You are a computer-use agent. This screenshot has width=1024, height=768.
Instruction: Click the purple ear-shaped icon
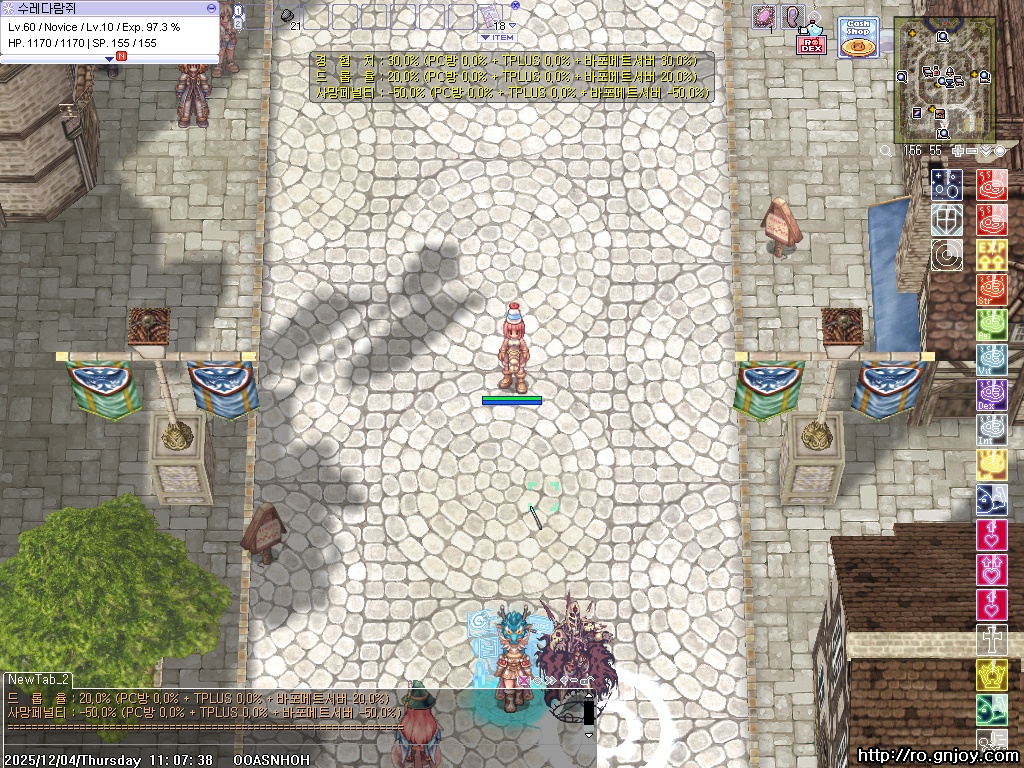tap(793, 17)
